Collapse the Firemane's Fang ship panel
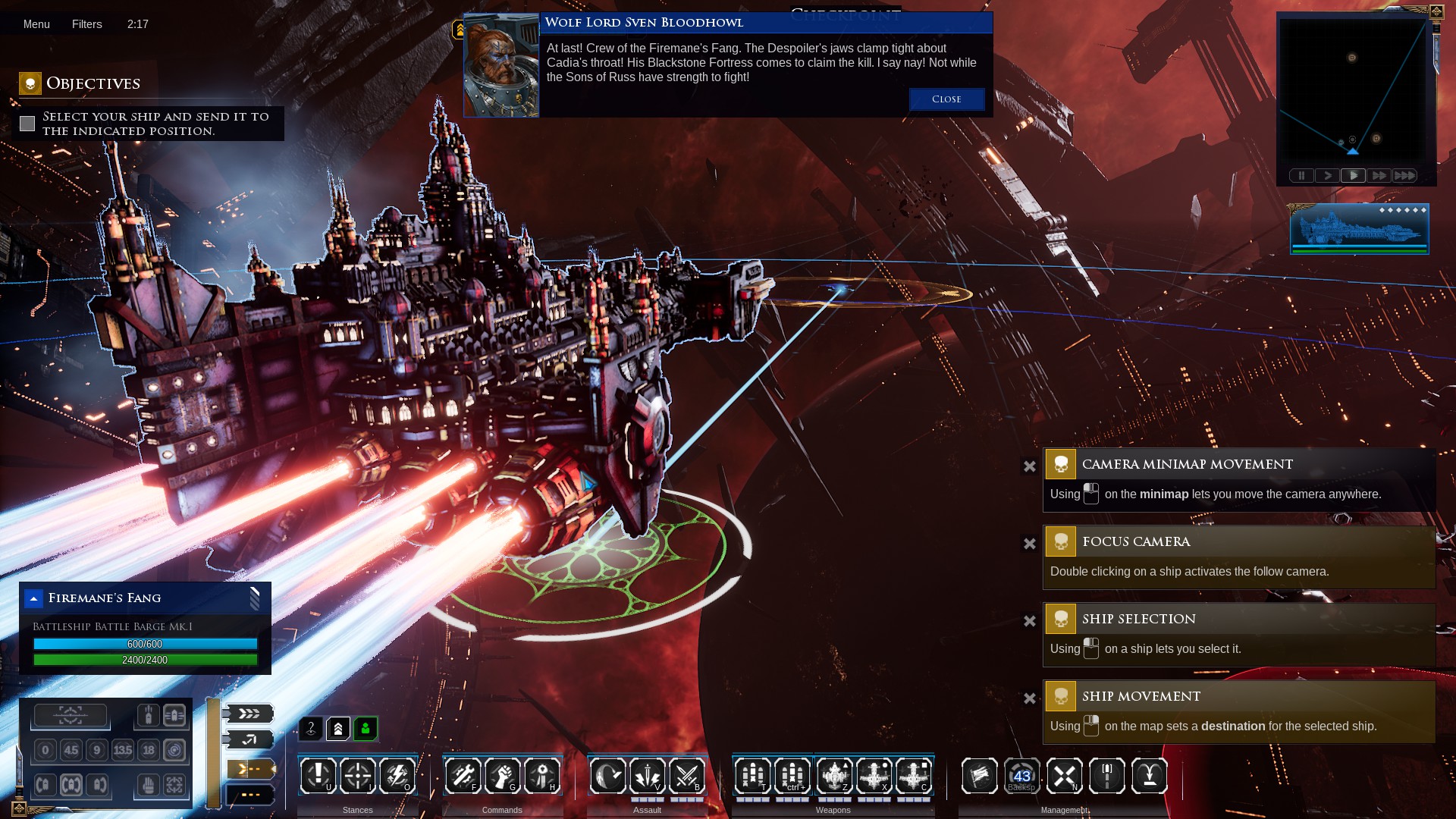Viewport: 1456px width, 819px height. pyautogui.click(x=33, y=598)
